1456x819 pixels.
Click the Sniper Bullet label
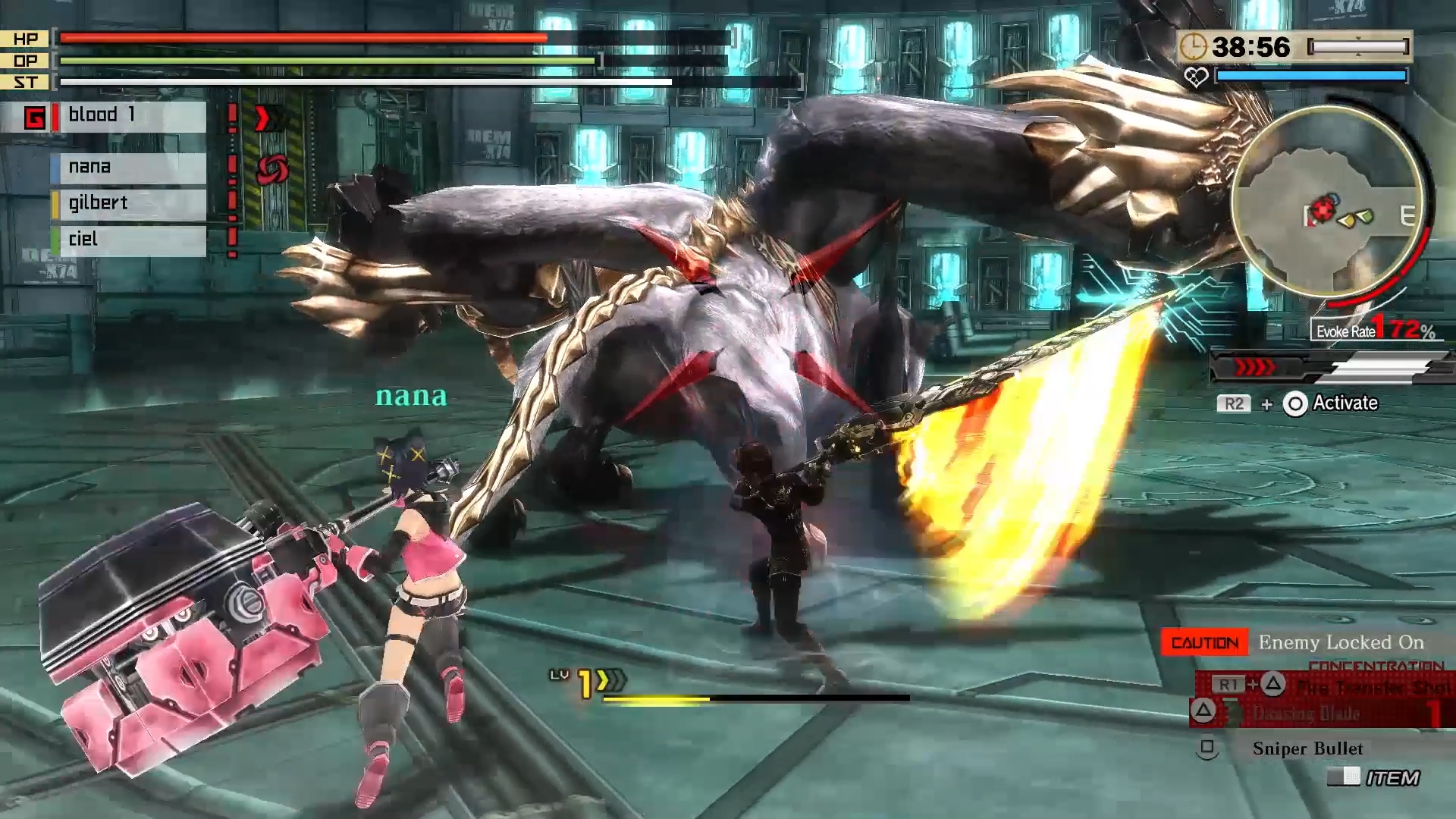(1307, 748)
